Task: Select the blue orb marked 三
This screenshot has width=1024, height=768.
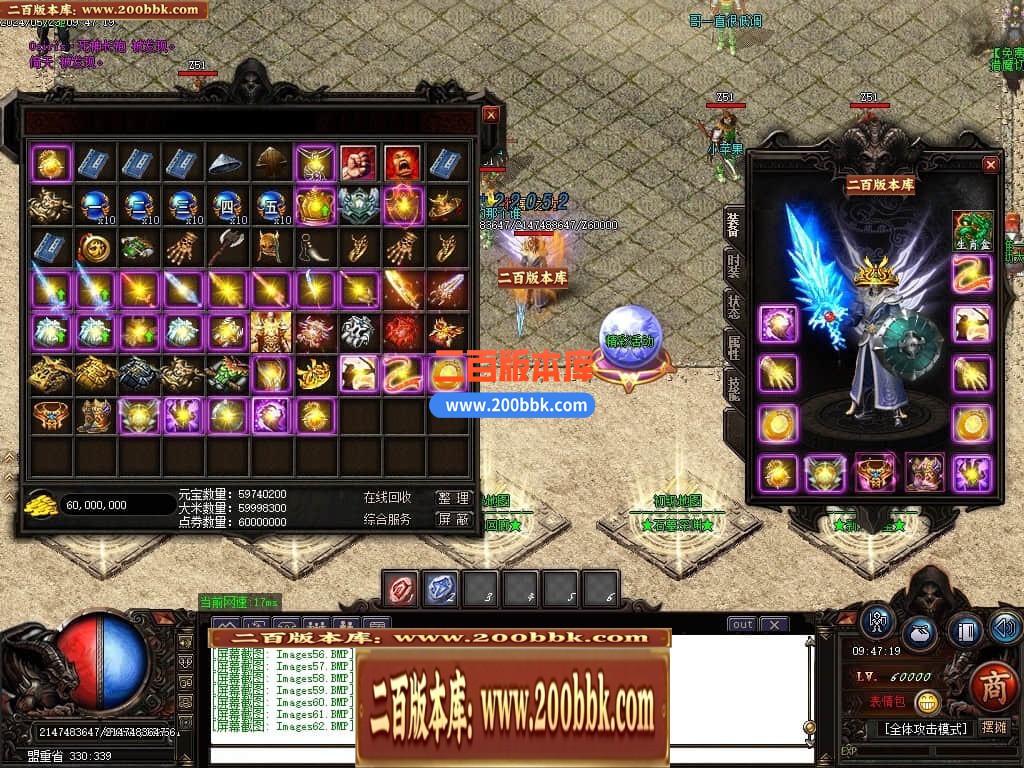Action: 182,205
